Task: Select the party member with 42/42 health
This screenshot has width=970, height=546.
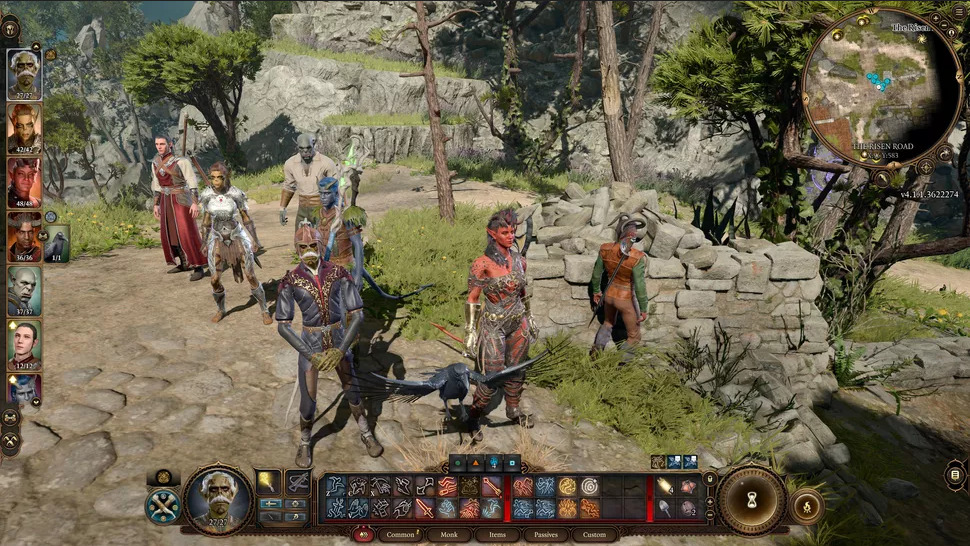Action: click(25, 125)
